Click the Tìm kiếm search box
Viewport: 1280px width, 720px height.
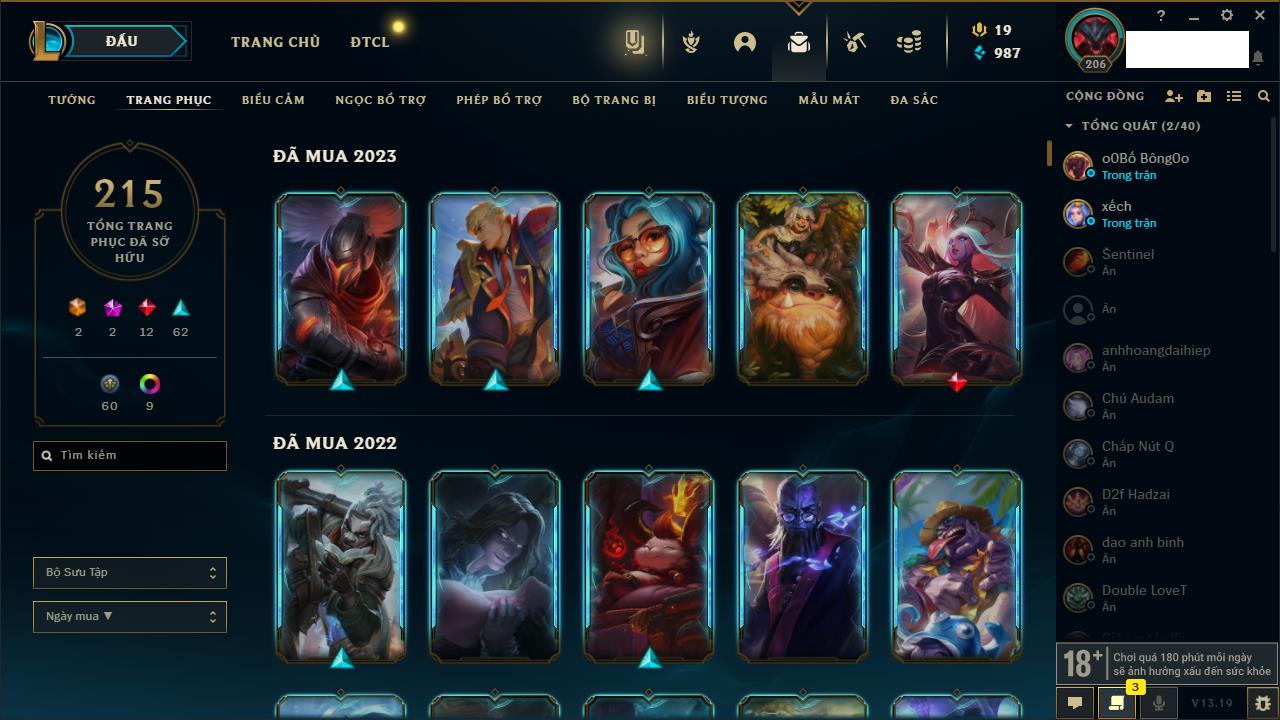(x=130, y=456)
